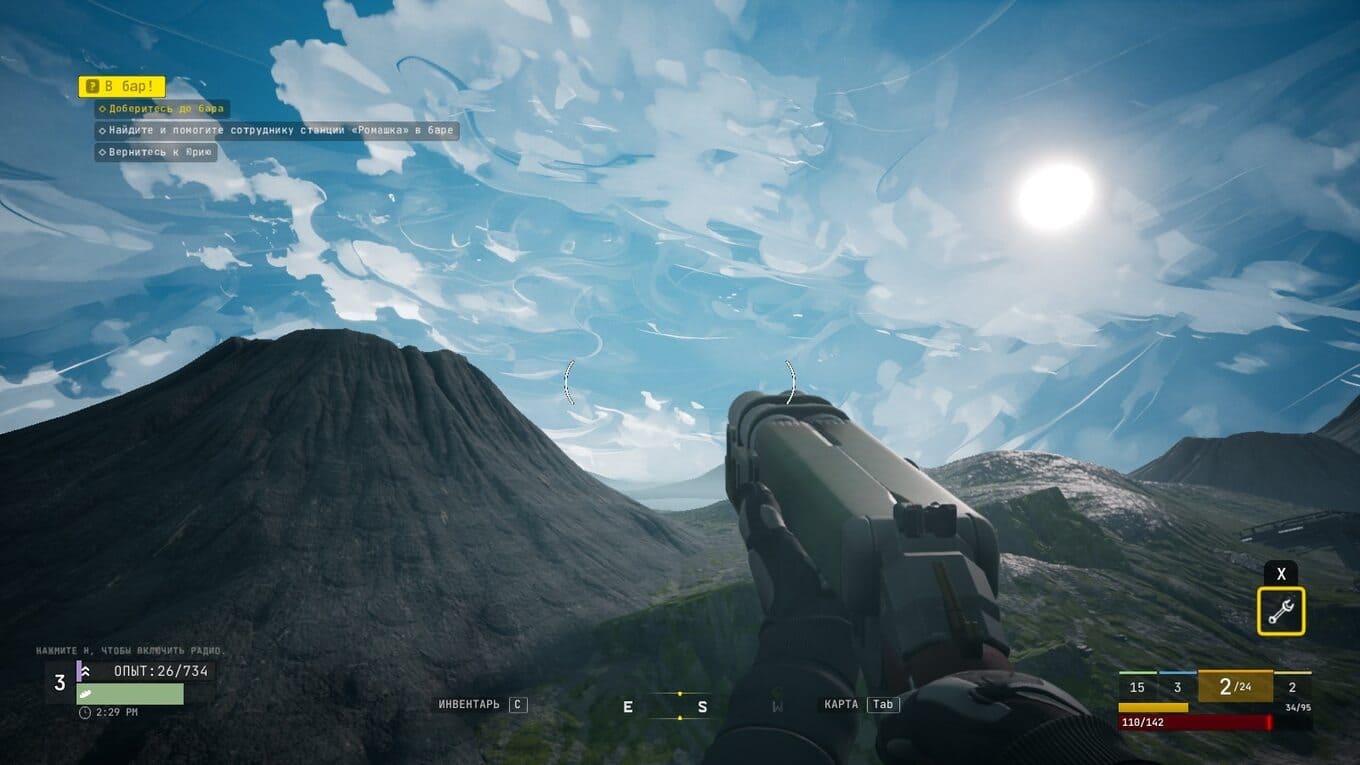Select the "Доберитесь до бара" objective
The image size is (1360, 765).
pos(162,109)
